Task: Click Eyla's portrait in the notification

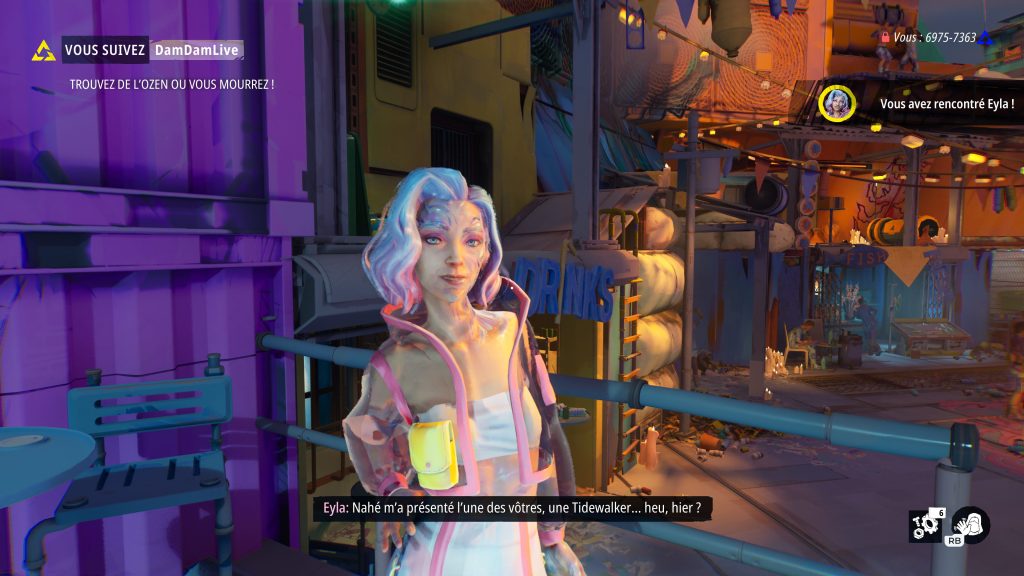Action: pos(836,103)
